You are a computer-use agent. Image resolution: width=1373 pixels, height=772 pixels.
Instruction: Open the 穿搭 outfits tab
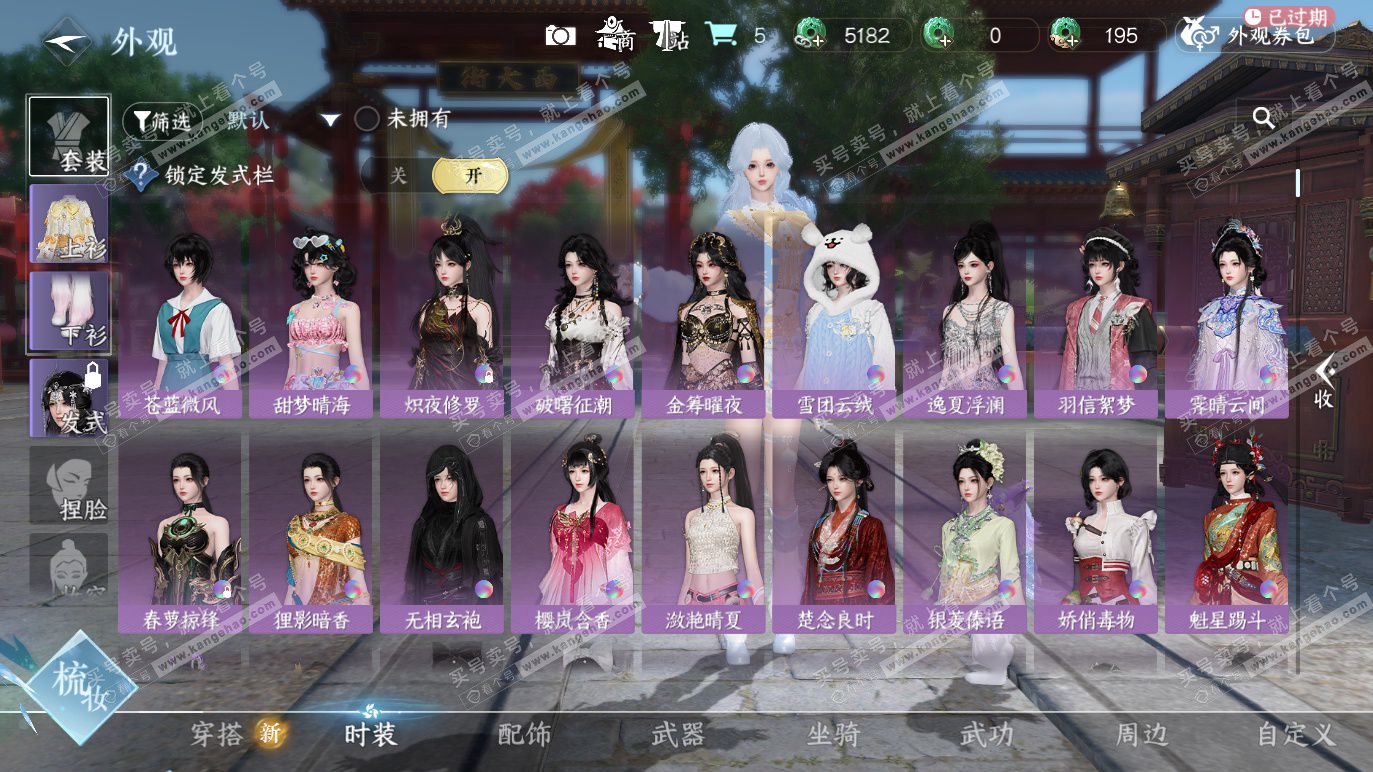coord(219,735)
